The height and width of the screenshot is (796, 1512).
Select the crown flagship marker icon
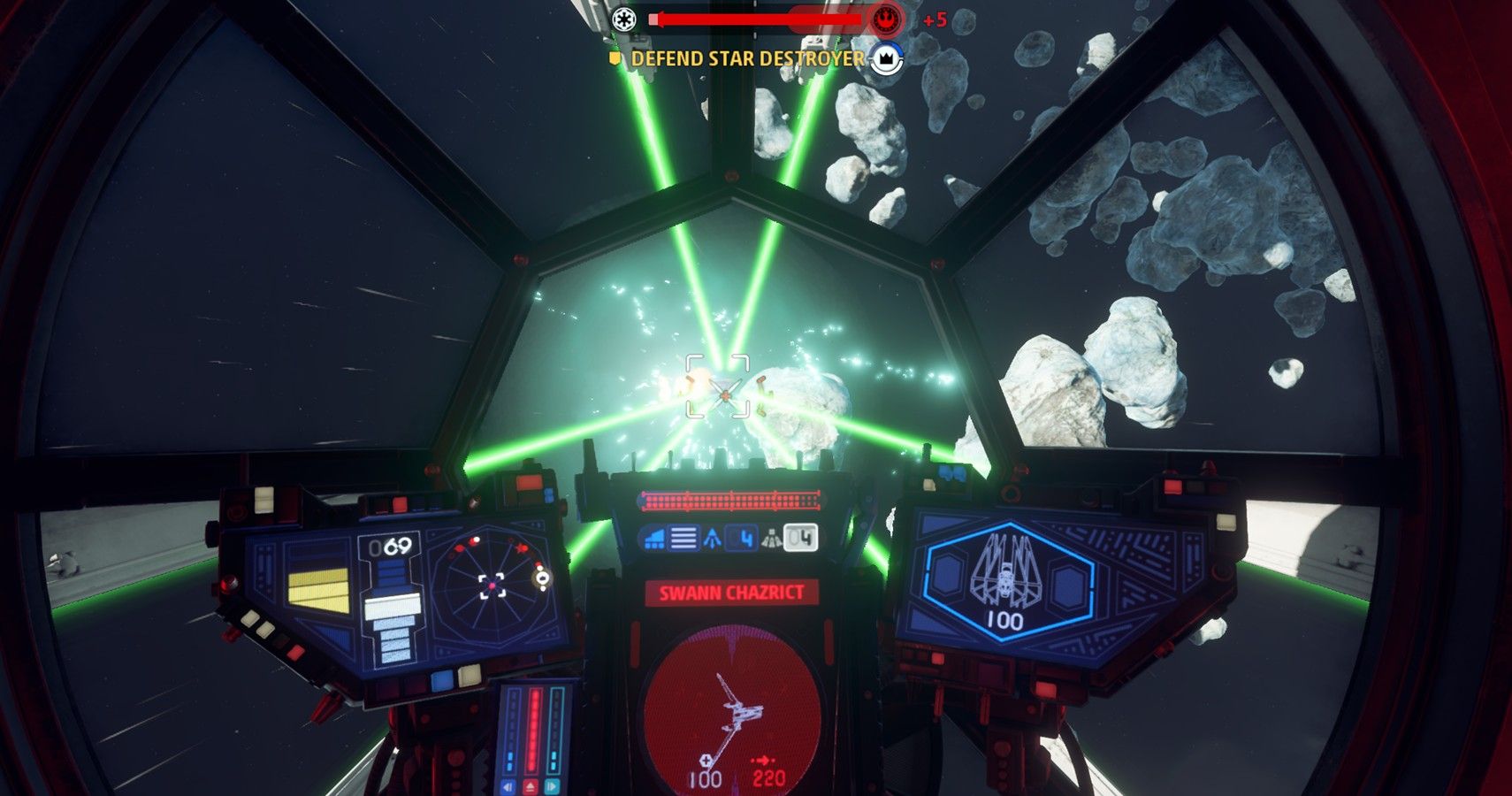(886, 59)
